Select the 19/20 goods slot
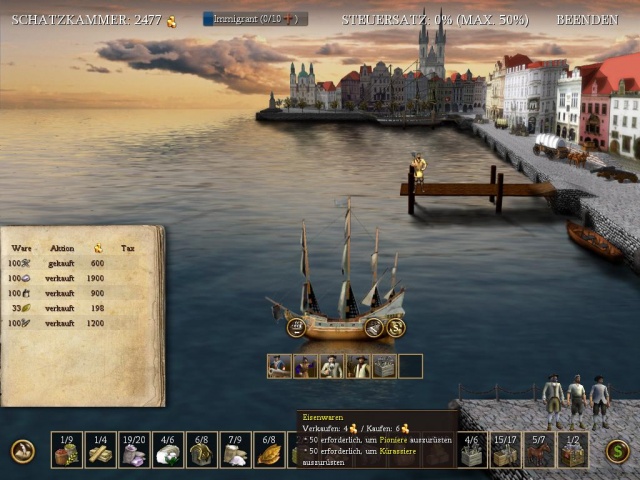Image resolution: width=640 pixels, height=480 pixels. pos(135,450)
